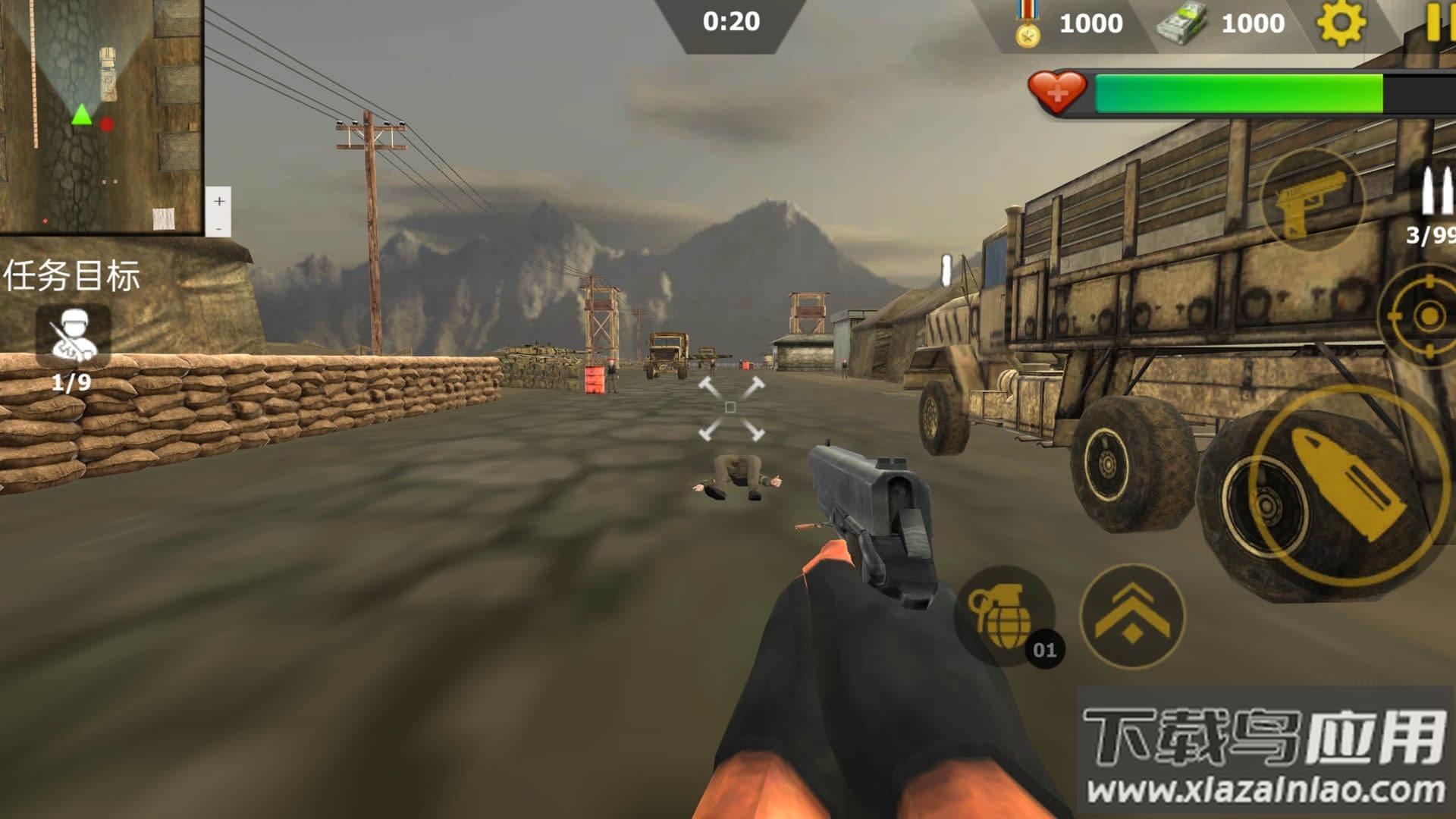Select the soldier mission objective icon
1456x819 pixels.
pos(74,335)
